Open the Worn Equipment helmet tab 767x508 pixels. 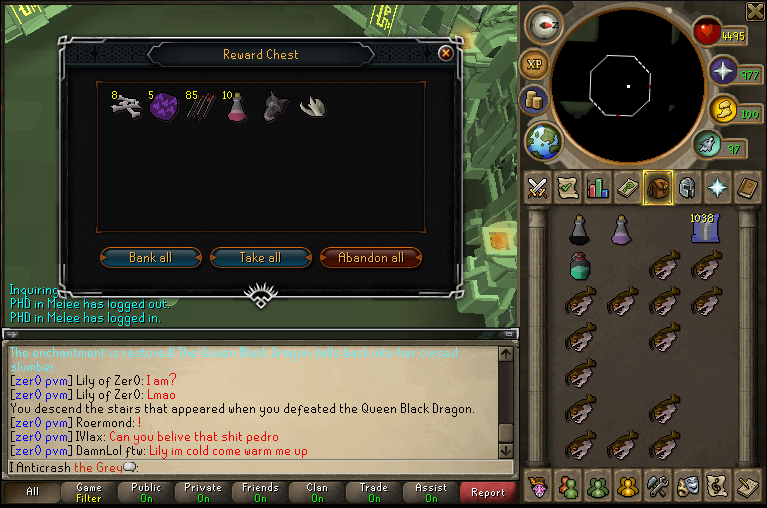pos(688,187)
